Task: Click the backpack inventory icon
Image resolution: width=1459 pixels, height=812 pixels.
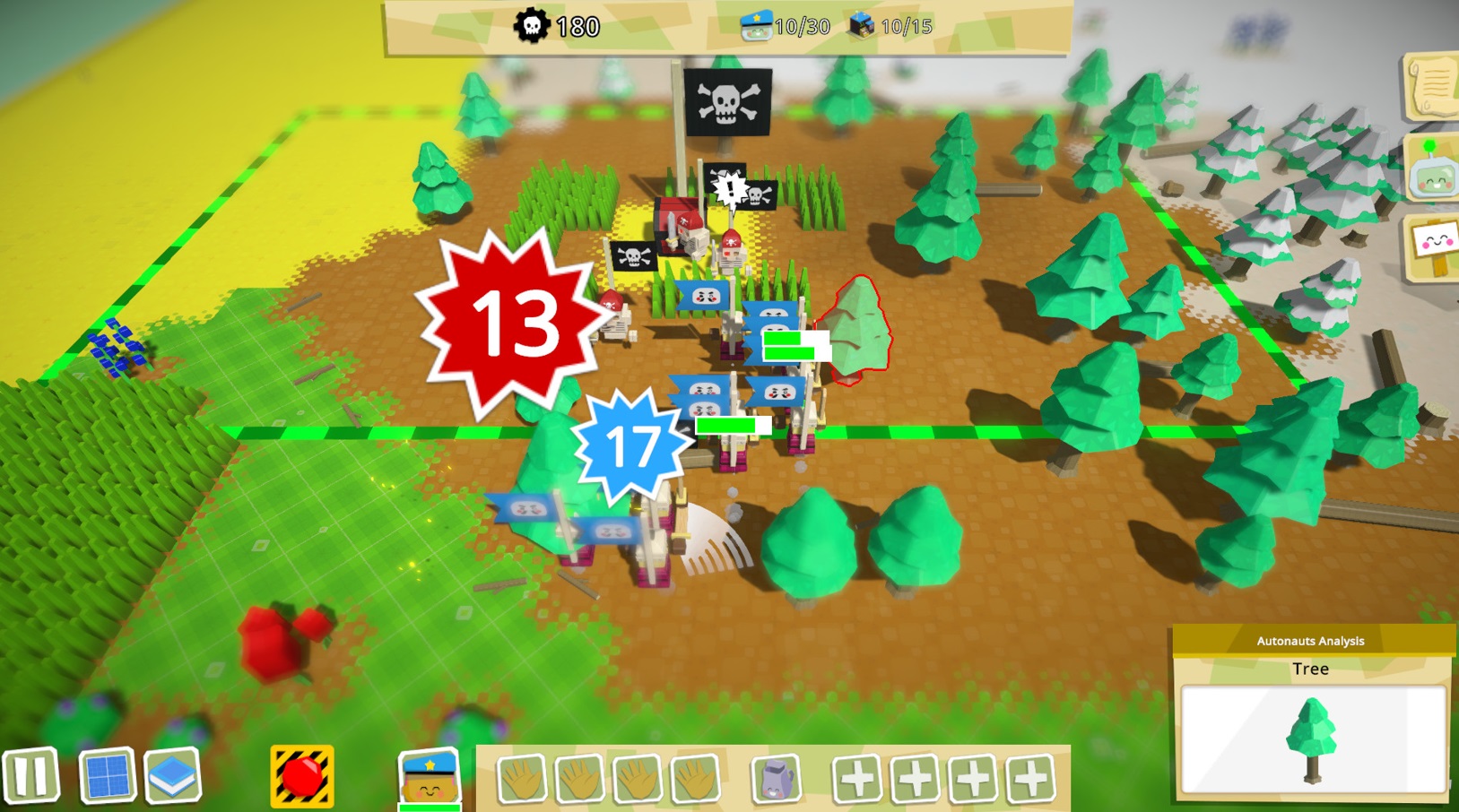Action: coord(776,778)
